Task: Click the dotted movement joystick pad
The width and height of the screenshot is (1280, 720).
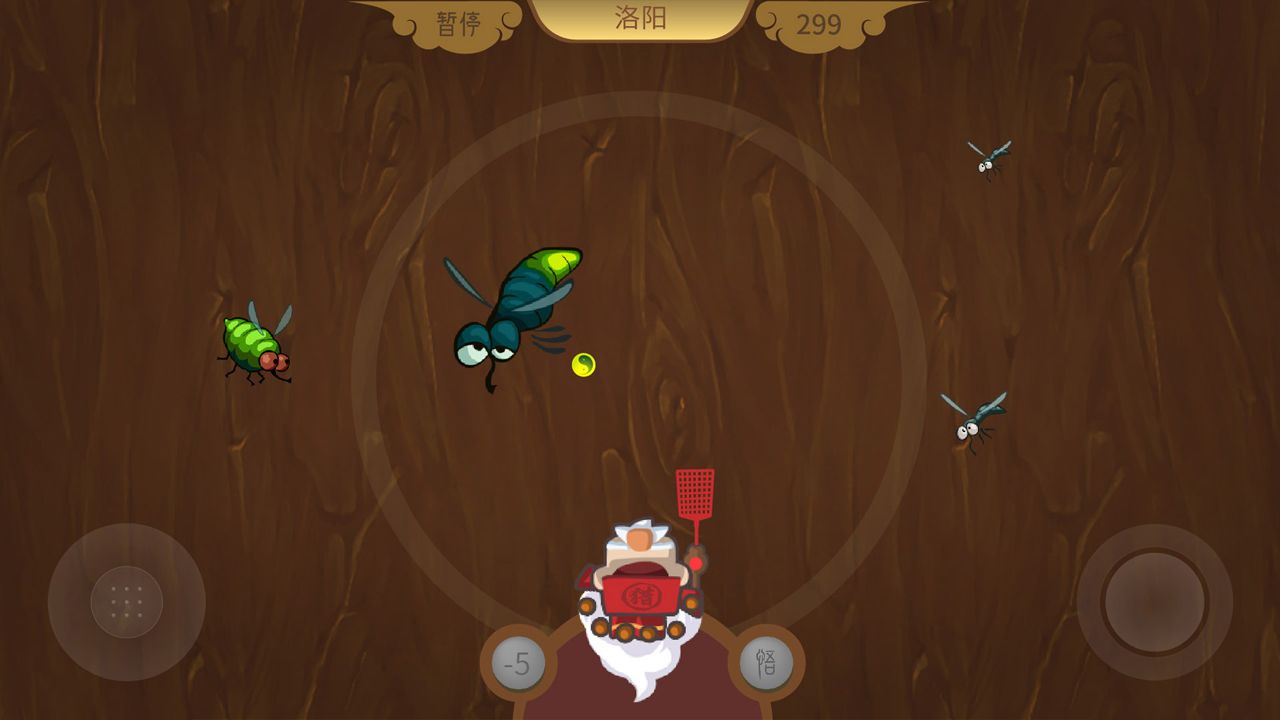Action: point(127,602)
